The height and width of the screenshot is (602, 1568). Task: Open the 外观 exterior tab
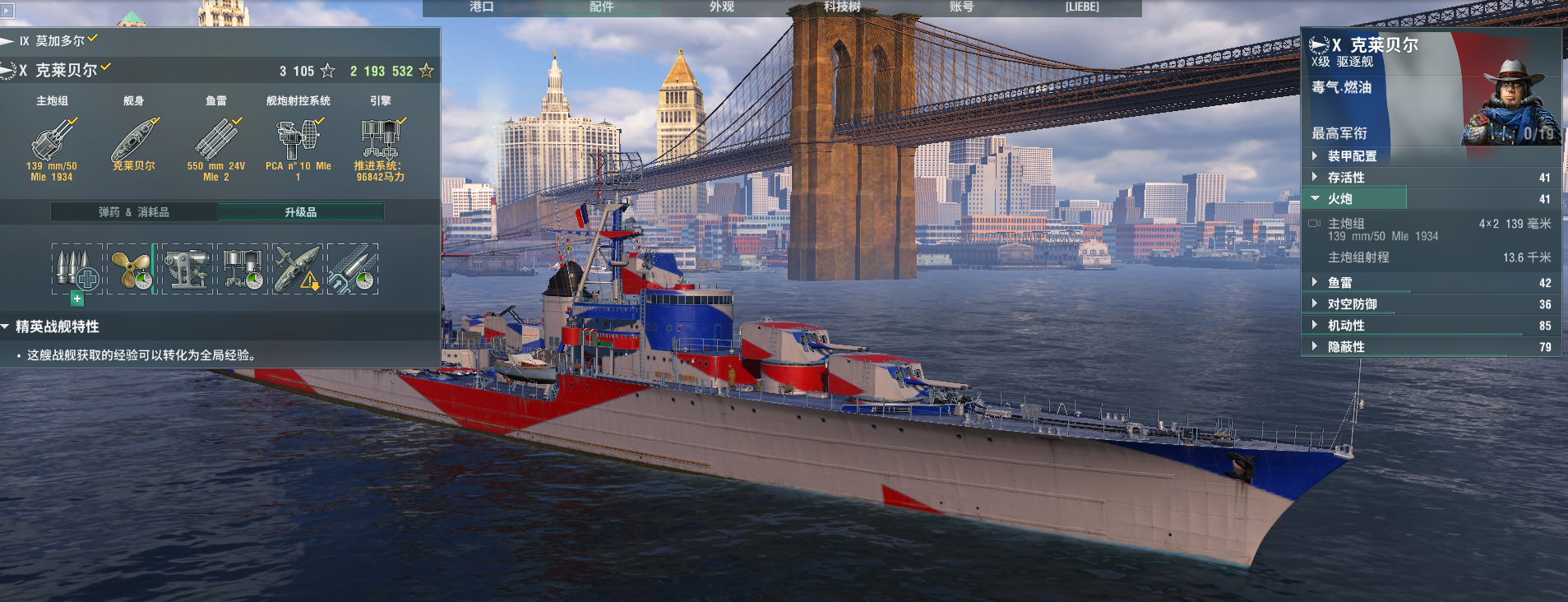[722, 7]
